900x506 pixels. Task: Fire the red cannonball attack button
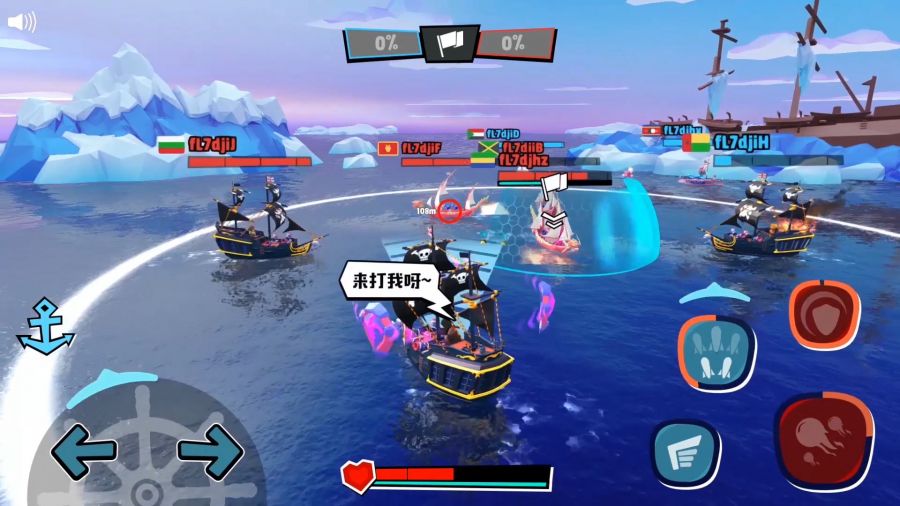pos(824,439)
